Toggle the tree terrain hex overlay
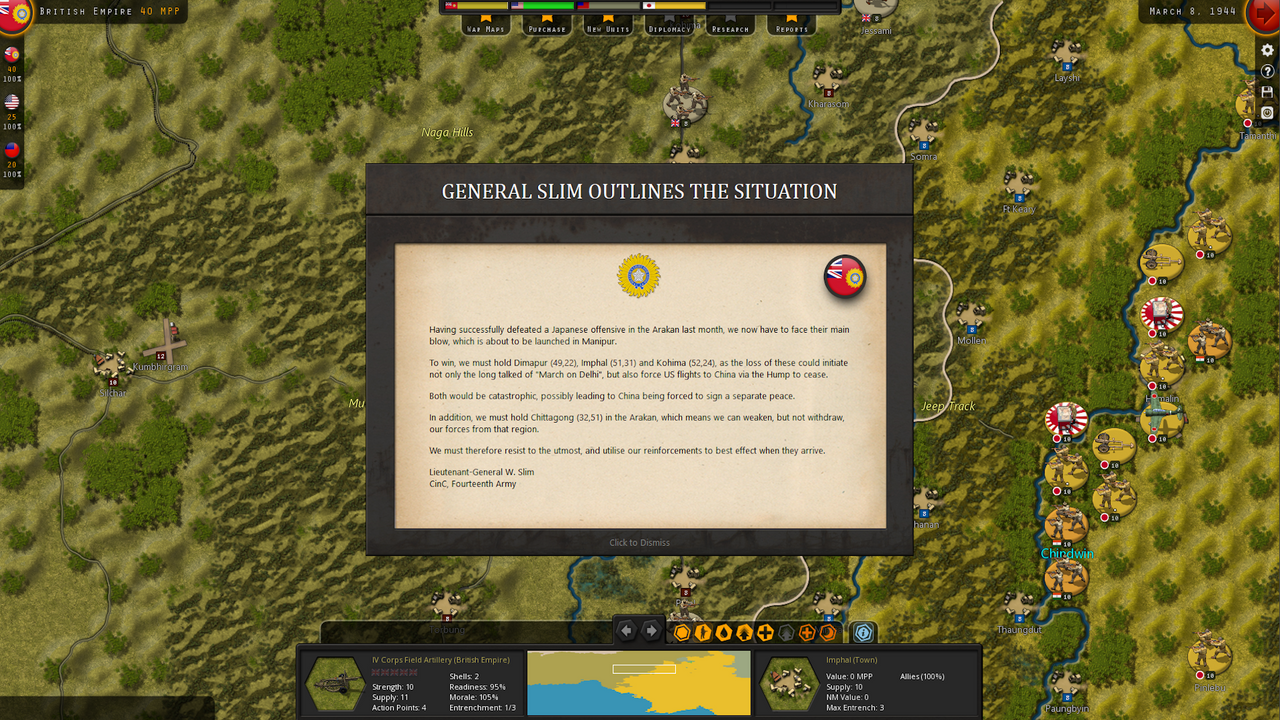1280x720 pixels. (x=745, y=631)
